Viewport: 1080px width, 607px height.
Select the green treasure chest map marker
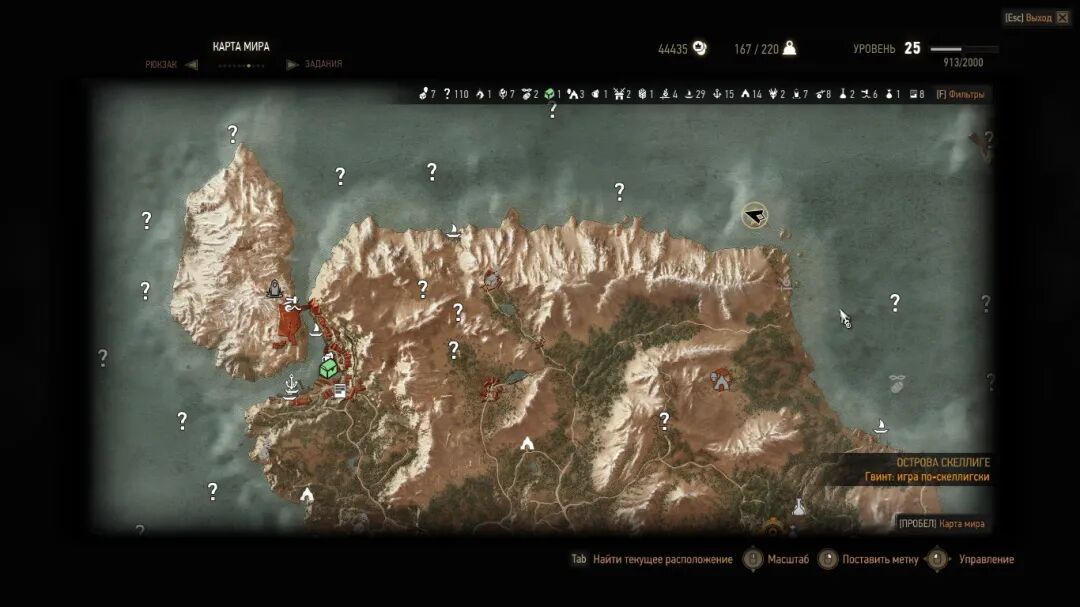pos(328,368)
